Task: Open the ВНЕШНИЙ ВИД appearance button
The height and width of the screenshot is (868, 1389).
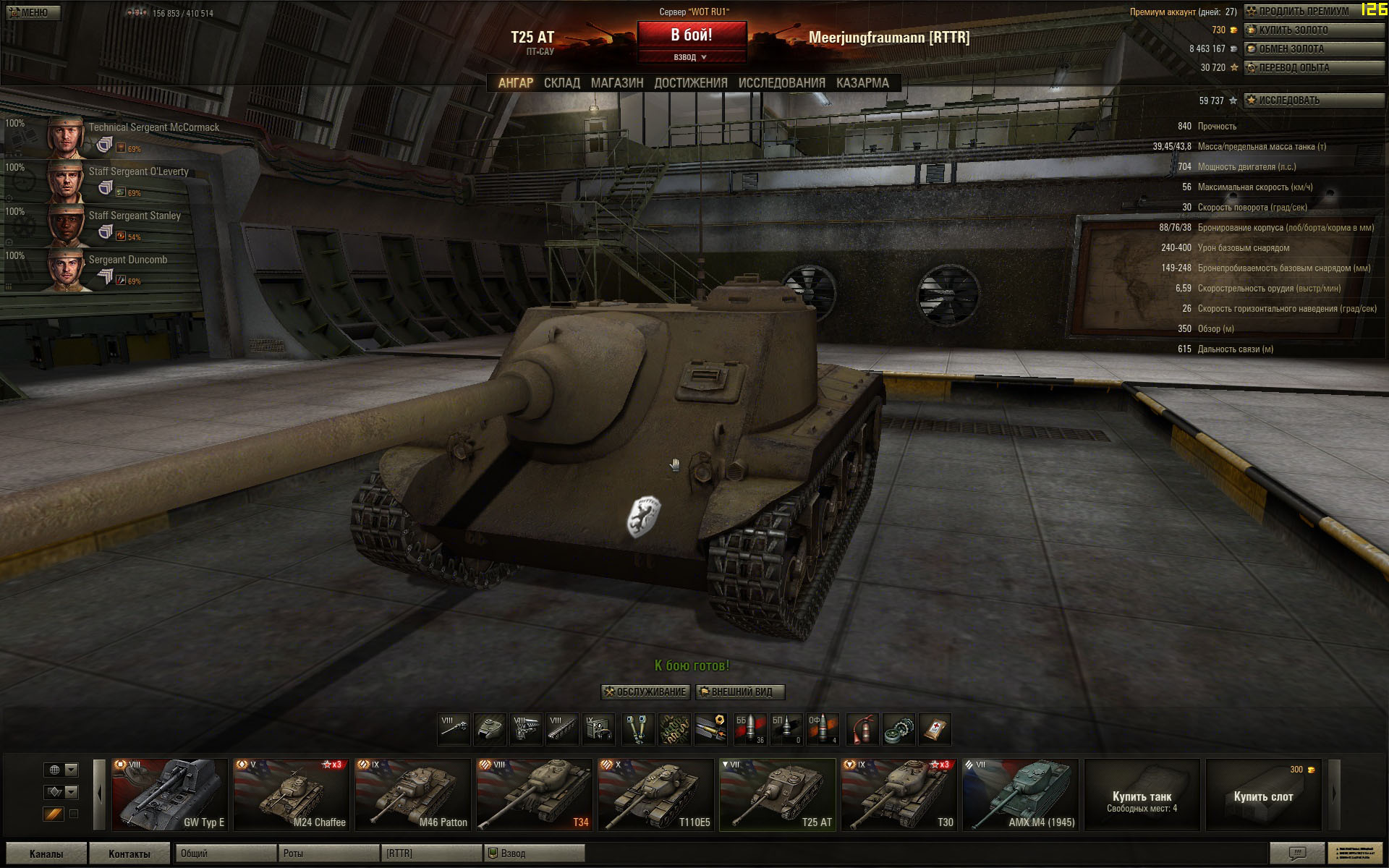Action: tap(740, 692)
